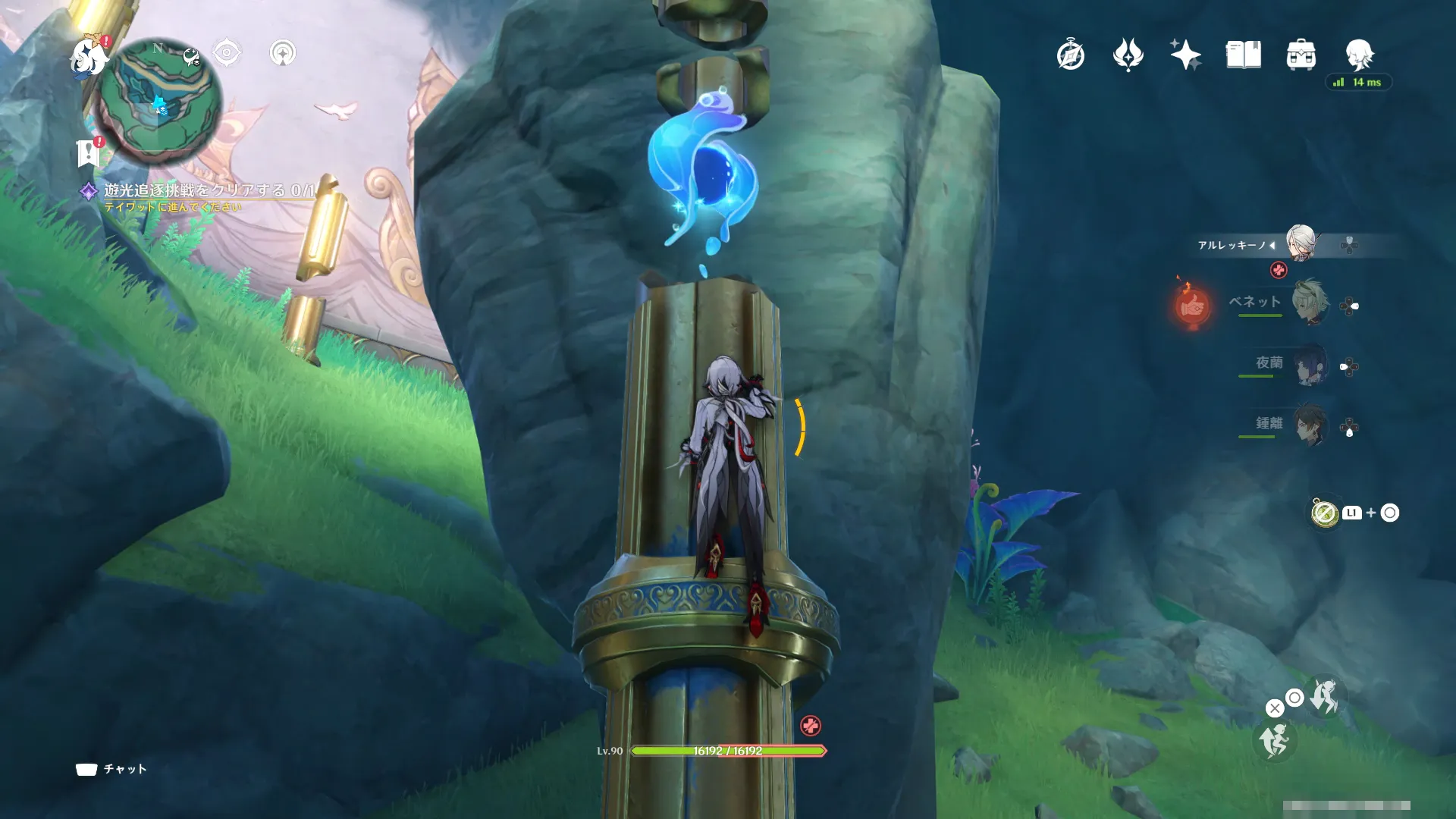Open the character head icon in the top bar
Screen dimensions: 1456x819
pos(1358,55)
